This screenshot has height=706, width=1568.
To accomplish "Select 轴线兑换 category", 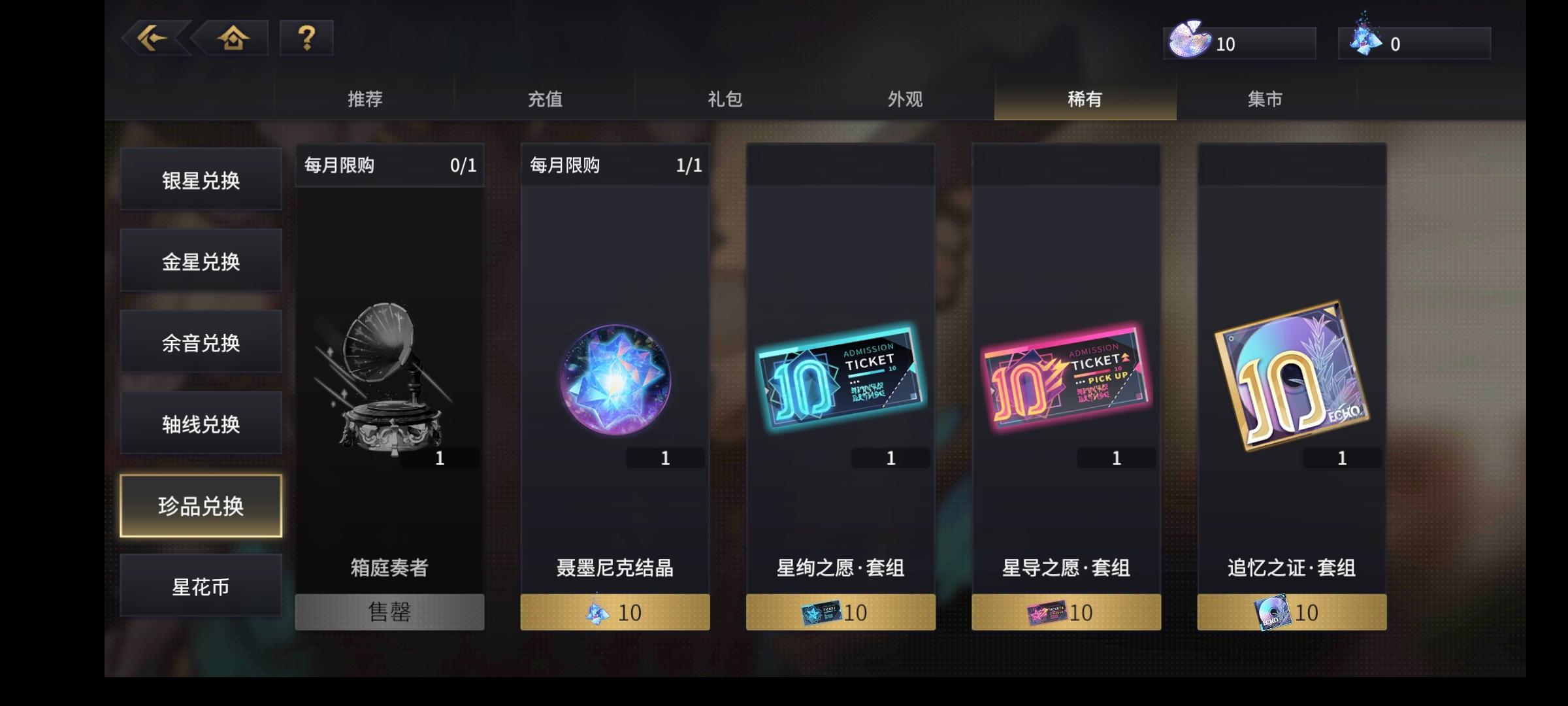I will pos(201,424).
